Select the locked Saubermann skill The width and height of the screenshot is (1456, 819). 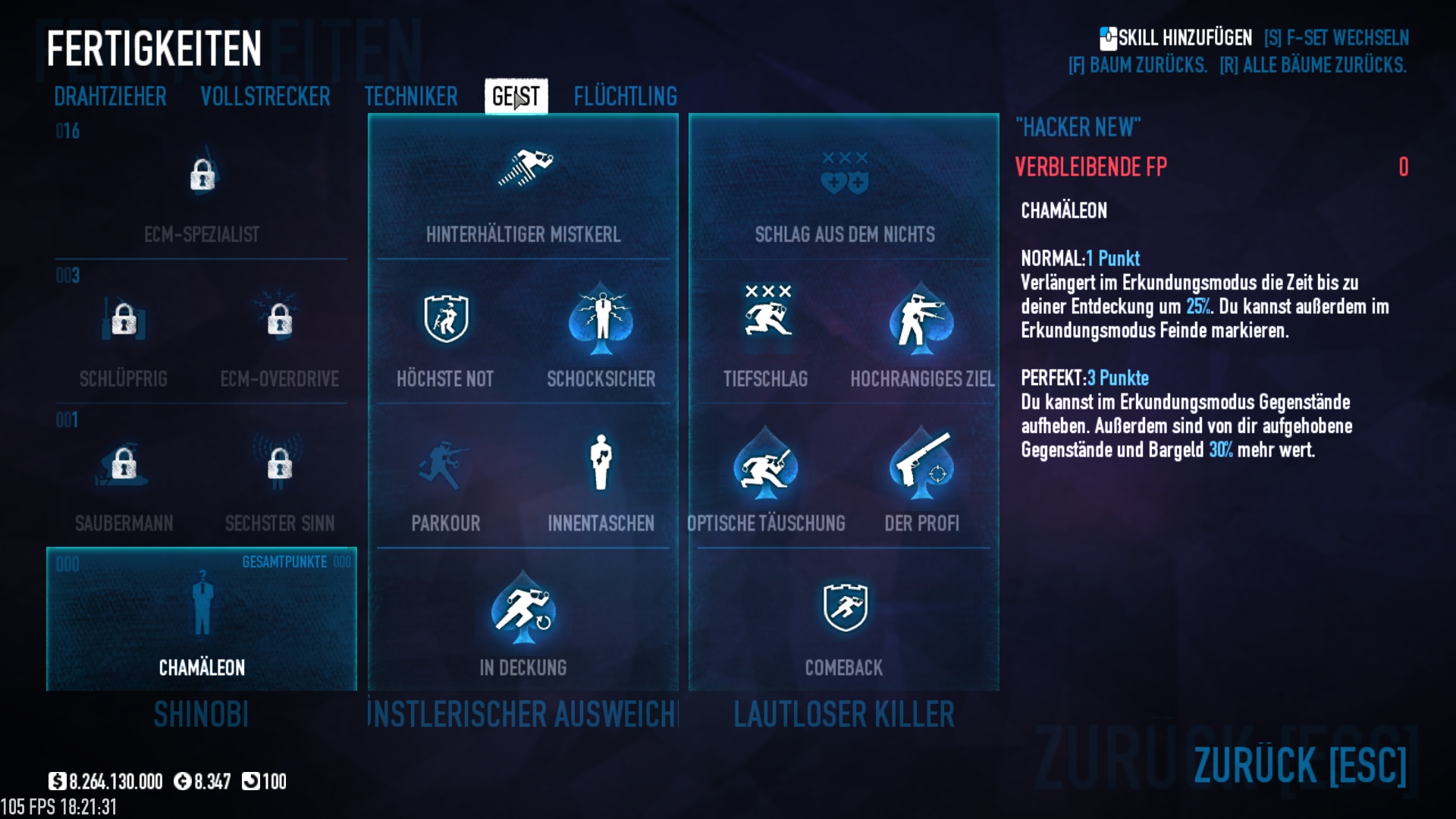pos(124,478)
